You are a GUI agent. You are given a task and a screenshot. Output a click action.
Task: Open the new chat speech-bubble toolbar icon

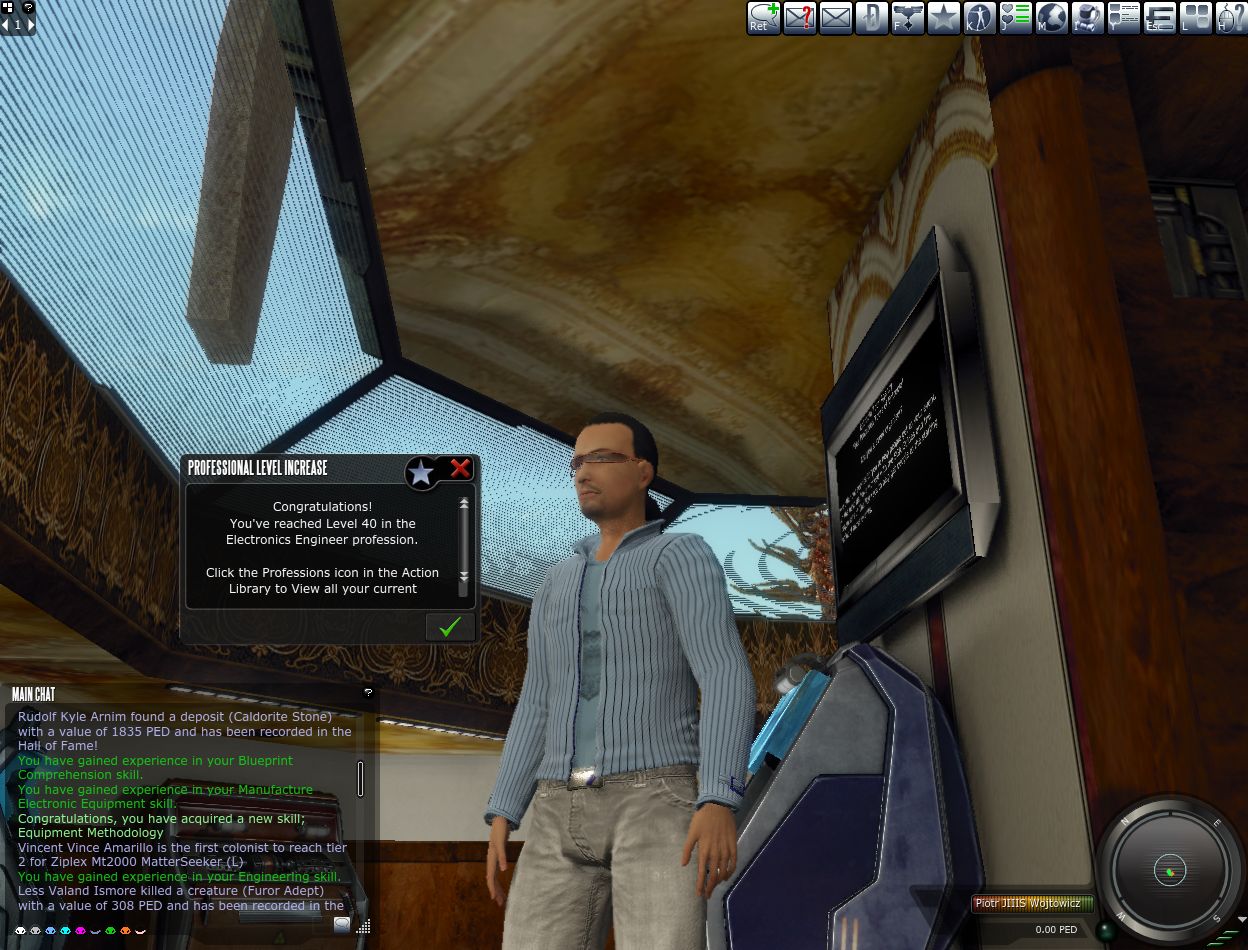coord(764,18)
